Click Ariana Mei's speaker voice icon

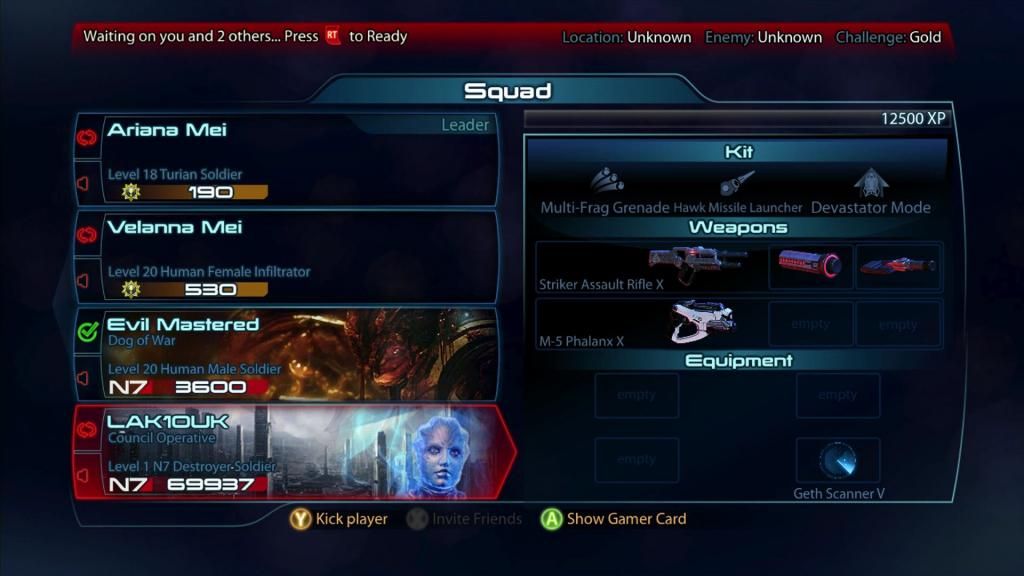pos(84,184)
